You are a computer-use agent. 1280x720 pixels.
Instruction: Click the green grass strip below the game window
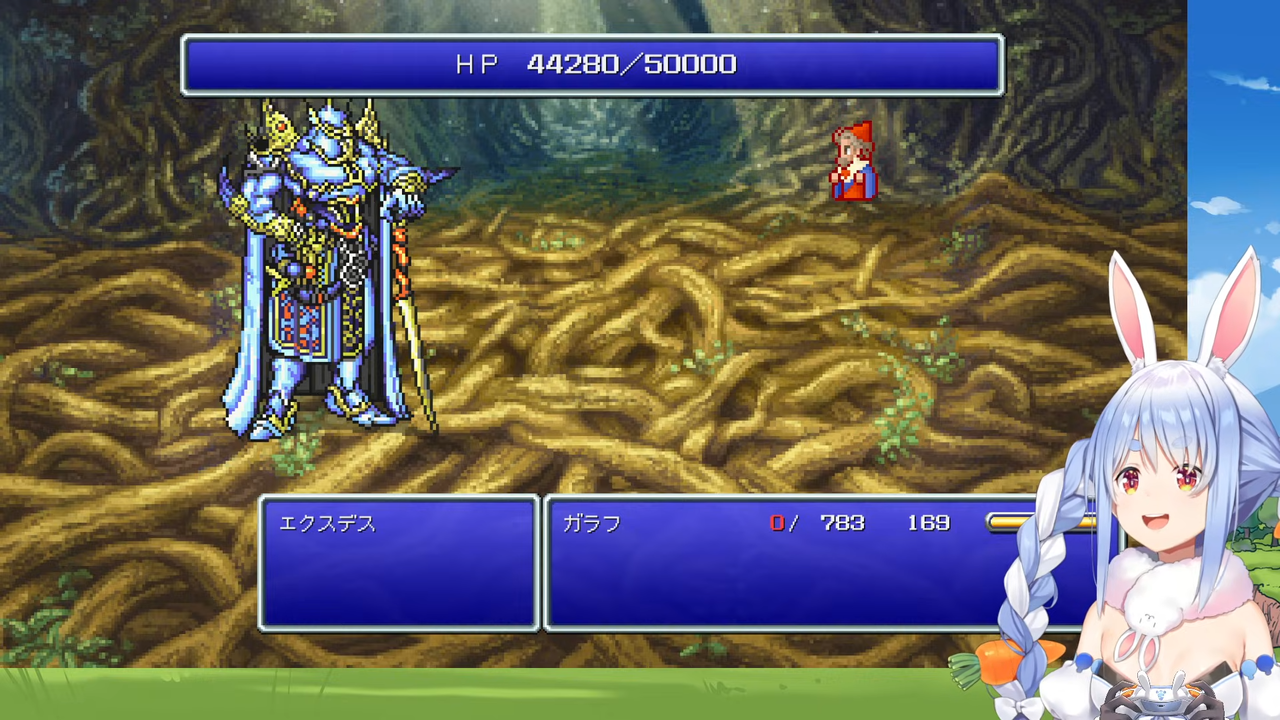coord(400,695)
